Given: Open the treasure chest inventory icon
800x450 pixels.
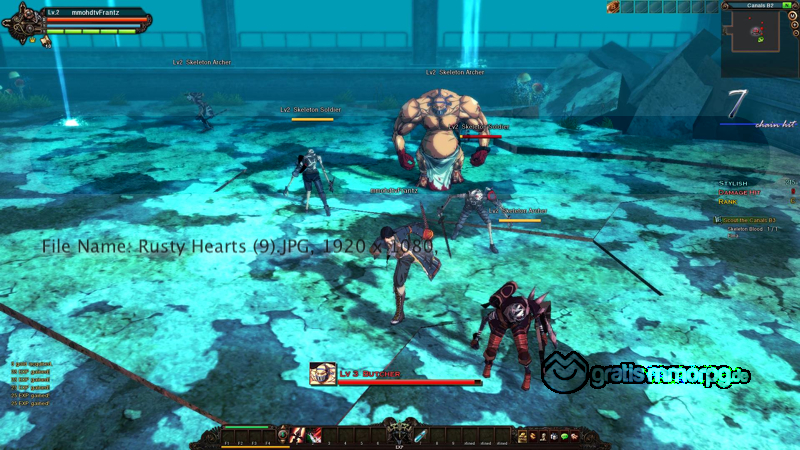Looking at the screenshot, I should 521,436.
